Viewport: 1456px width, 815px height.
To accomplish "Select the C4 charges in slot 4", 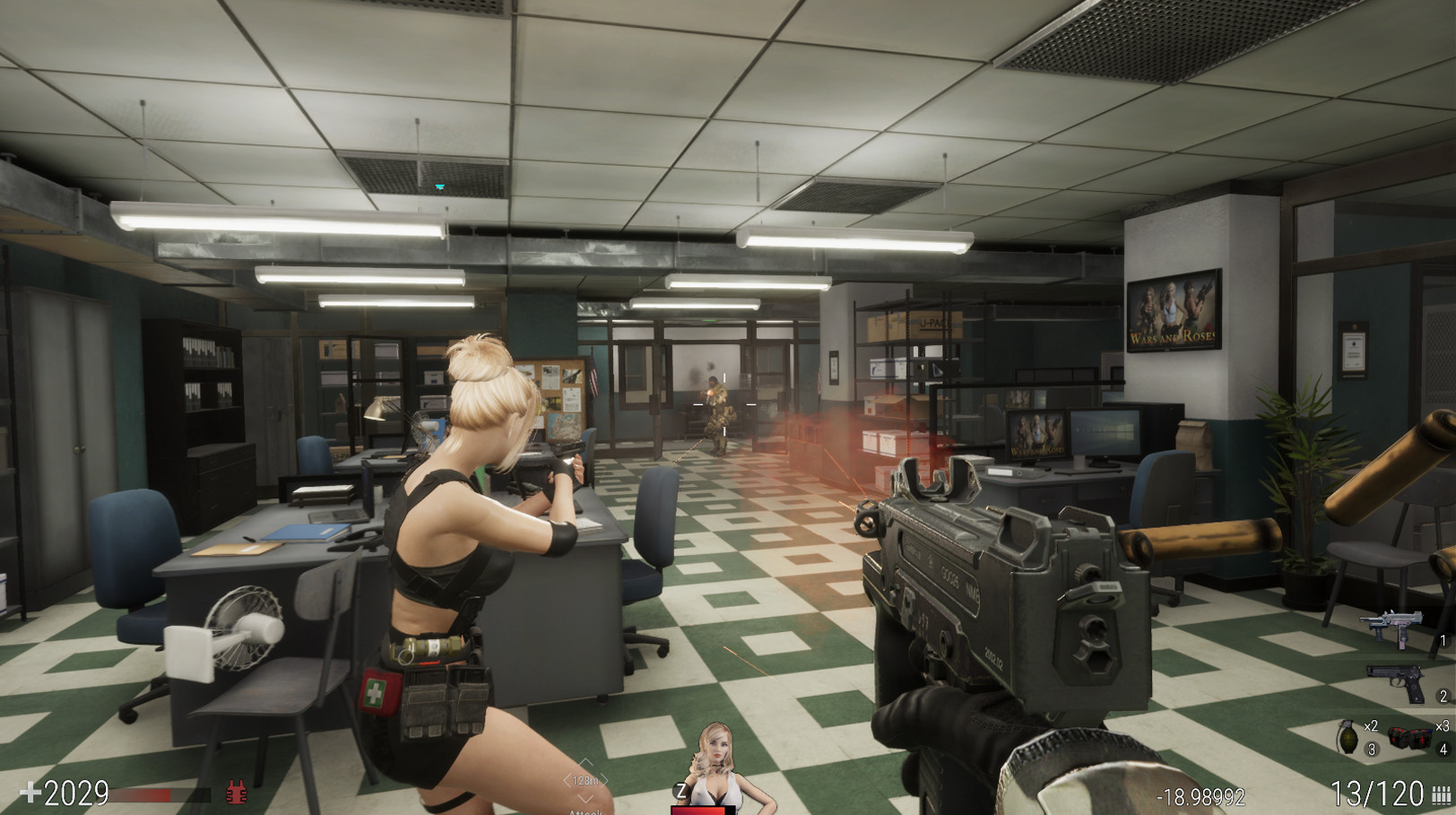I will (x=1412, y=737).
